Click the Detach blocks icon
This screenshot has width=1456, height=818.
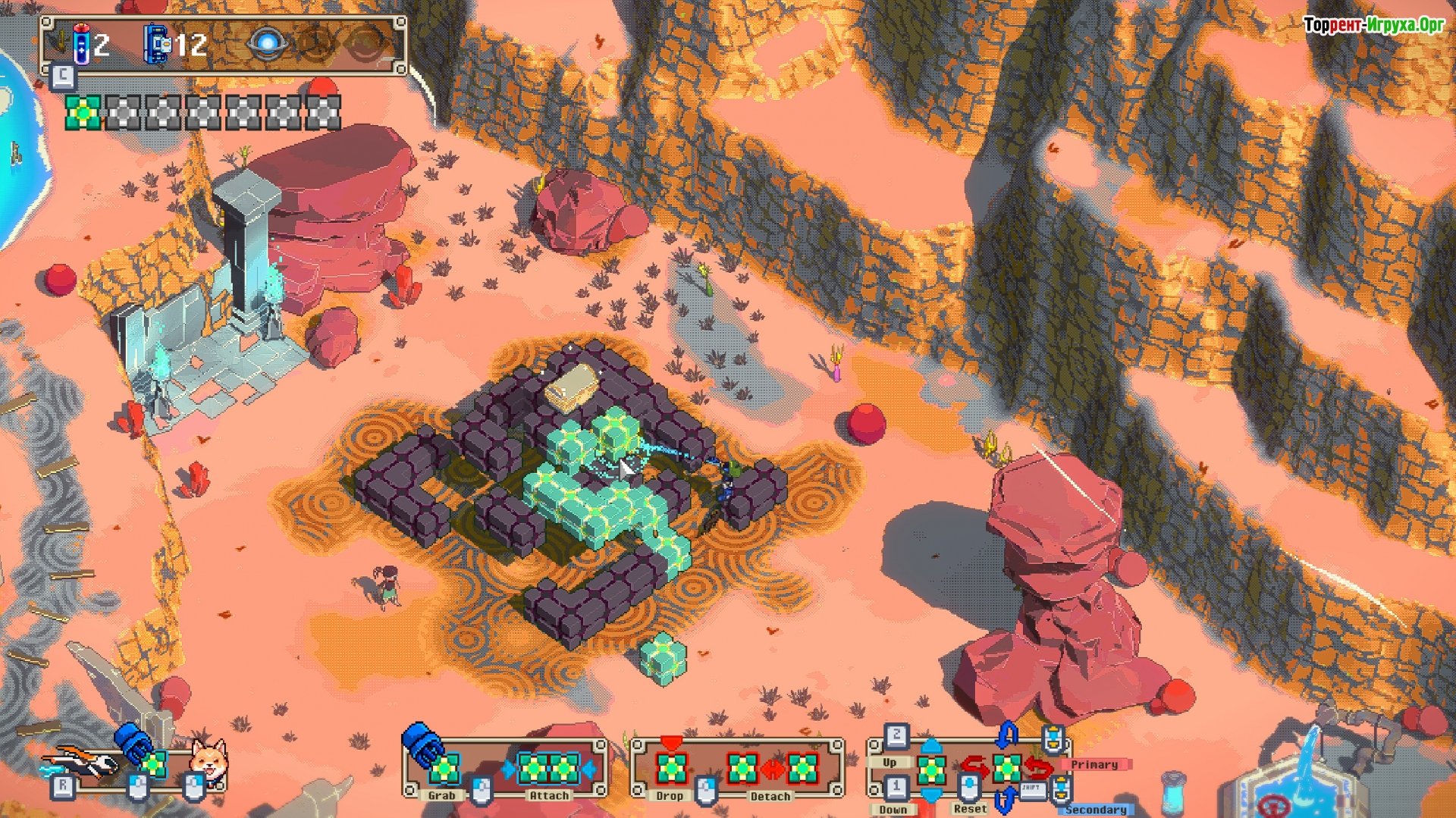click(x=772, y=769)
